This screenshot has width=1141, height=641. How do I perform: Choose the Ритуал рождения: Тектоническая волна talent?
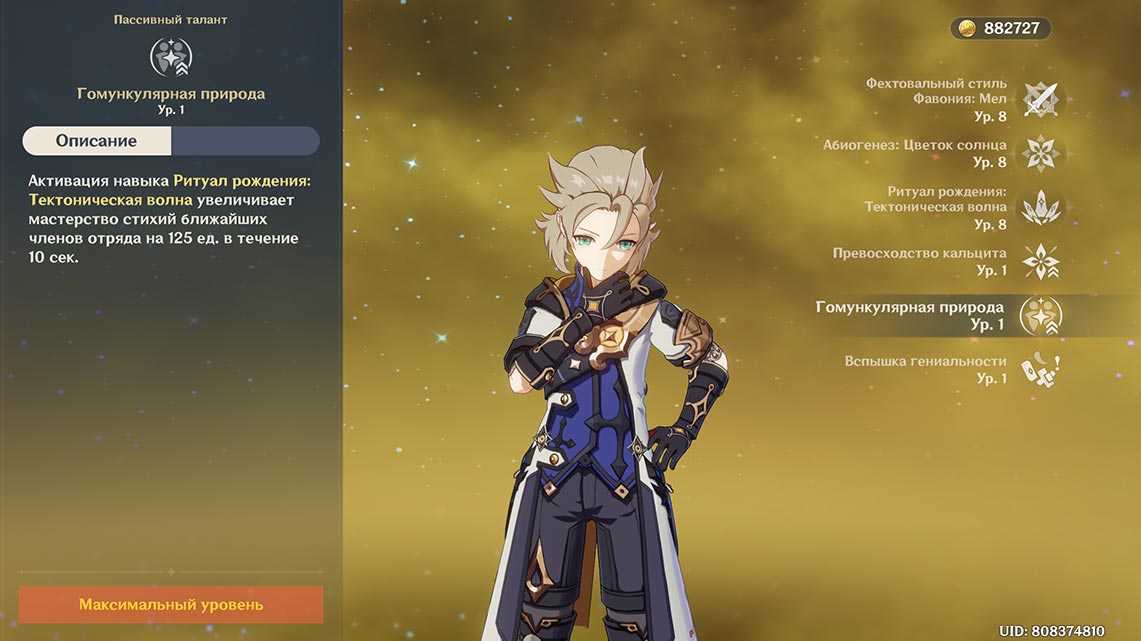point(1039,207)
